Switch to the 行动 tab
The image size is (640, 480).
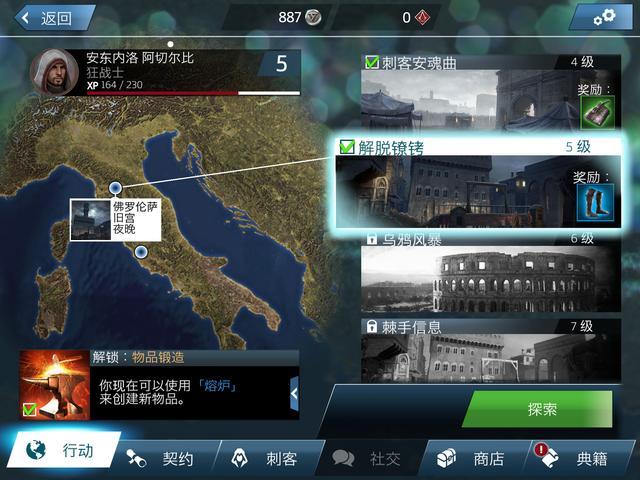coord(64,452)
